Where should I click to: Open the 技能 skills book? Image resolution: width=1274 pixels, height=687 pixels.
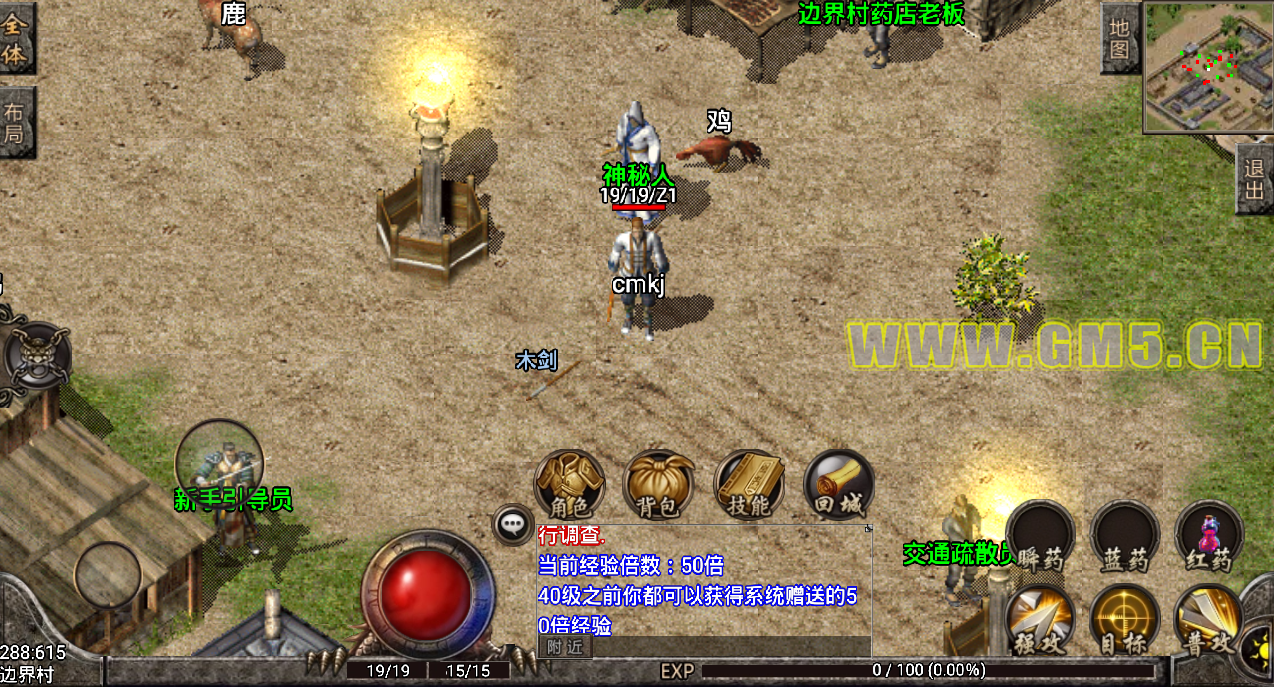click(x=749, y=484)
